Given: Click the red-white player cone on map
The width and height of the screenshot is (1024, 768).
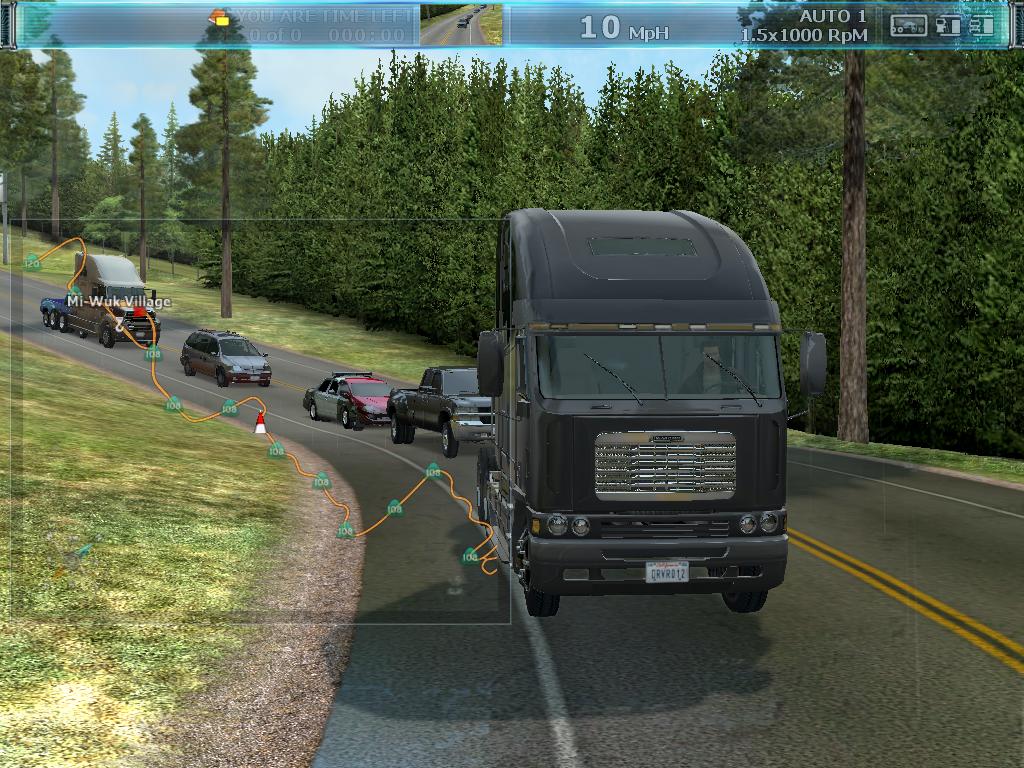Looking at the screenshot, I should [x=260, y=423].
